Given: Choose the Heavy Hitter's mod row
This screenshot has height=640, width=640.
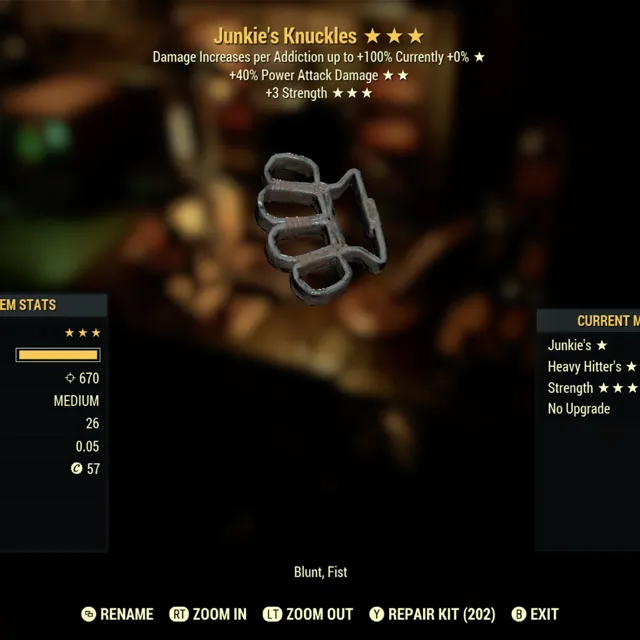Looking at the screenshot, I should click(590, 367).
